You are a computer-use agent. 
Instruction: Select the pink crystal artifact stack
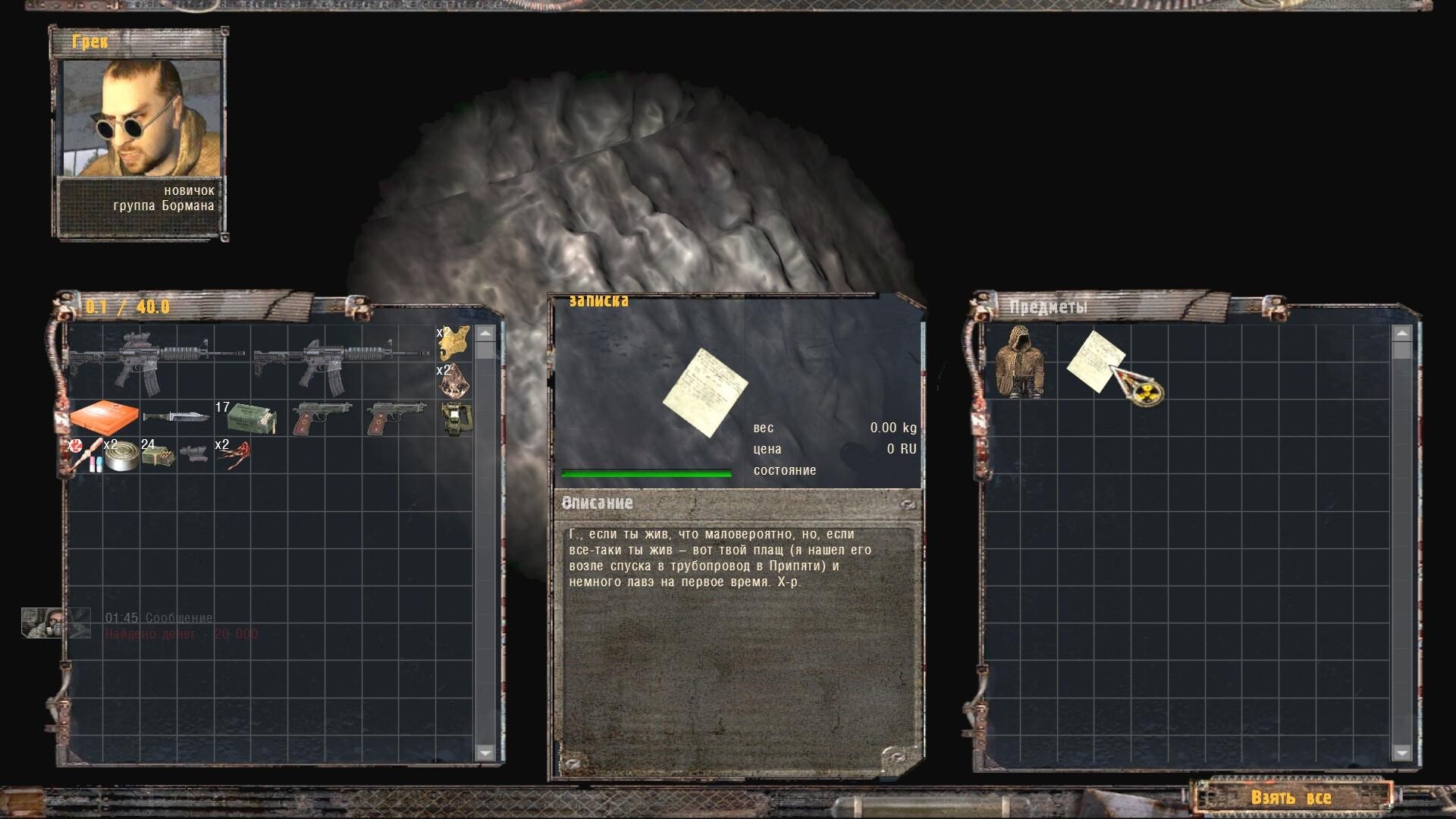(454, 381)
